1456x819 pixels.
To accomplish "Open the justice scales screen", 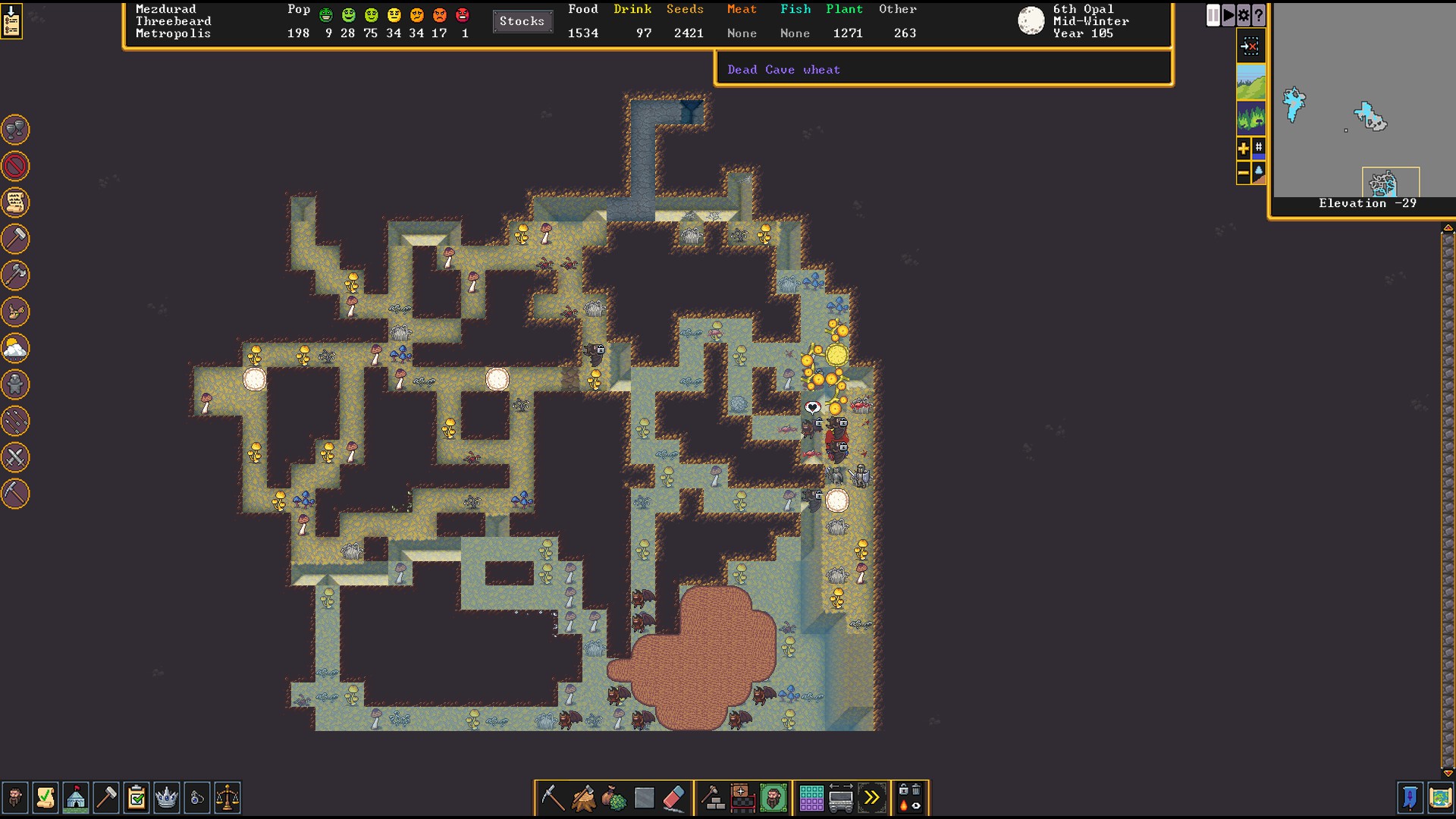I will click(227, 798).
